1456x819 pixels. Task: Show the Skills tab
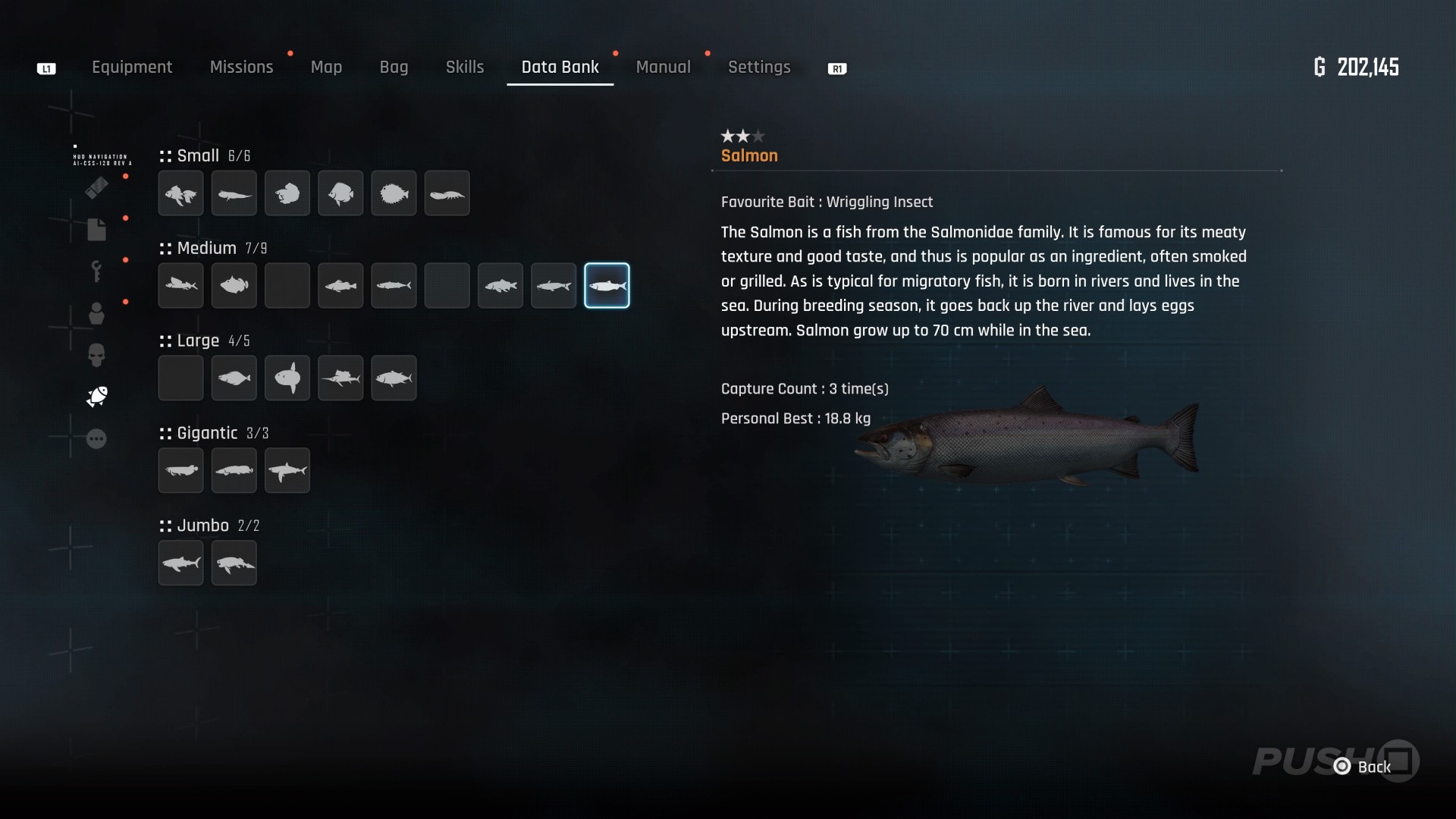pos(464,67)
